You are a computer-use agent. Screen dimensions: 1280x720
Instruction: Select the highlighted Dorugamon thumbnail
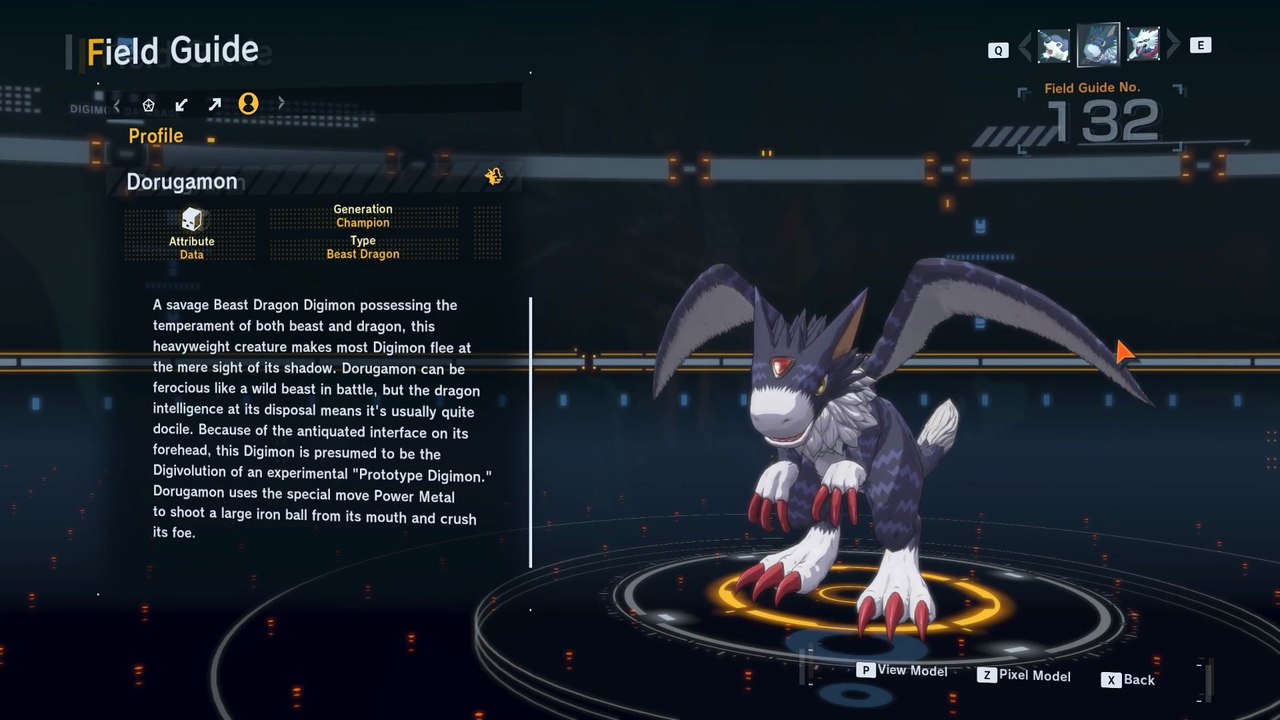[1098, 45]
